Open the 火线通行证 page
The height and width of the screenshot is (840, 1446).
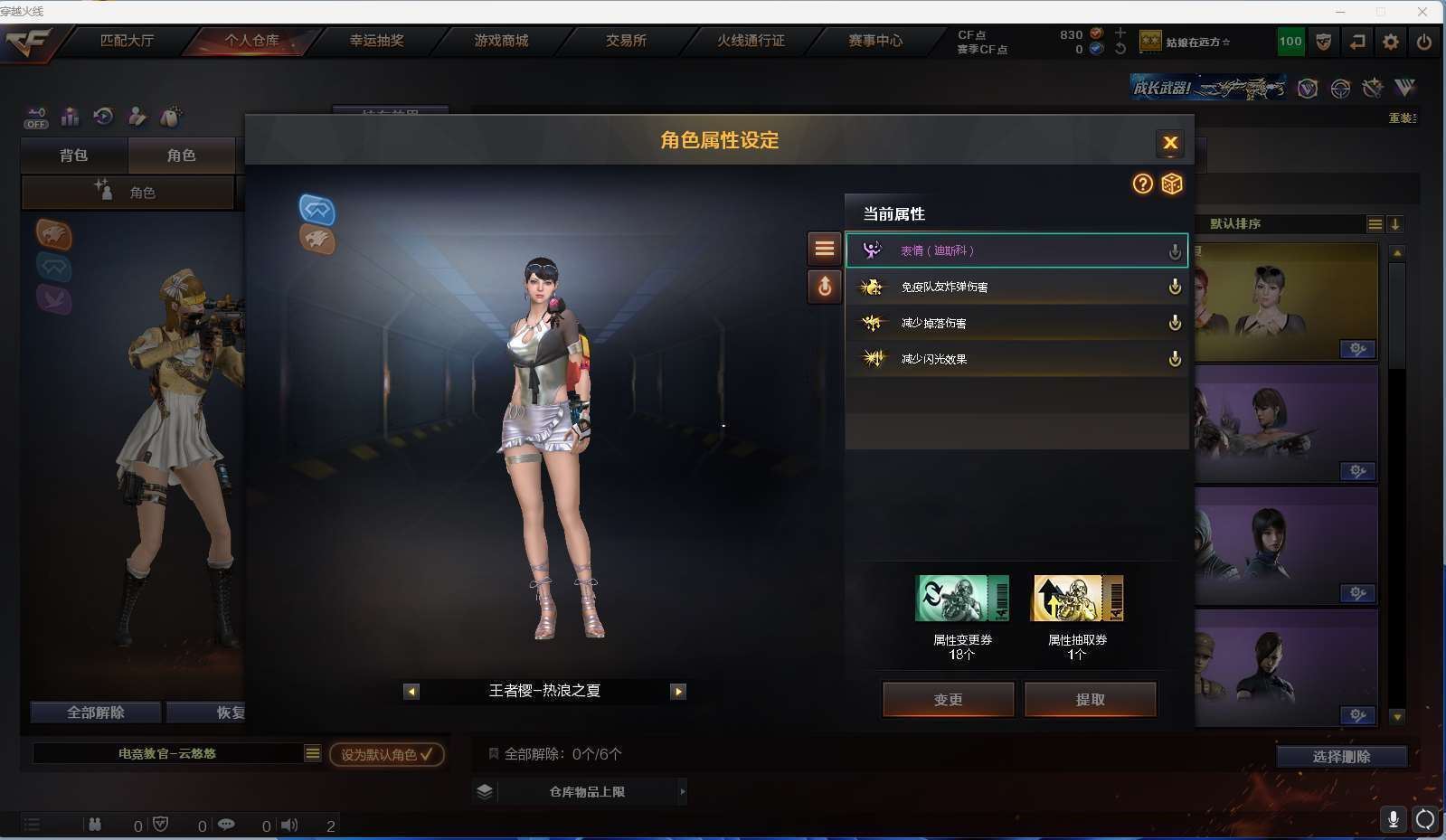(x=751, y=41)
